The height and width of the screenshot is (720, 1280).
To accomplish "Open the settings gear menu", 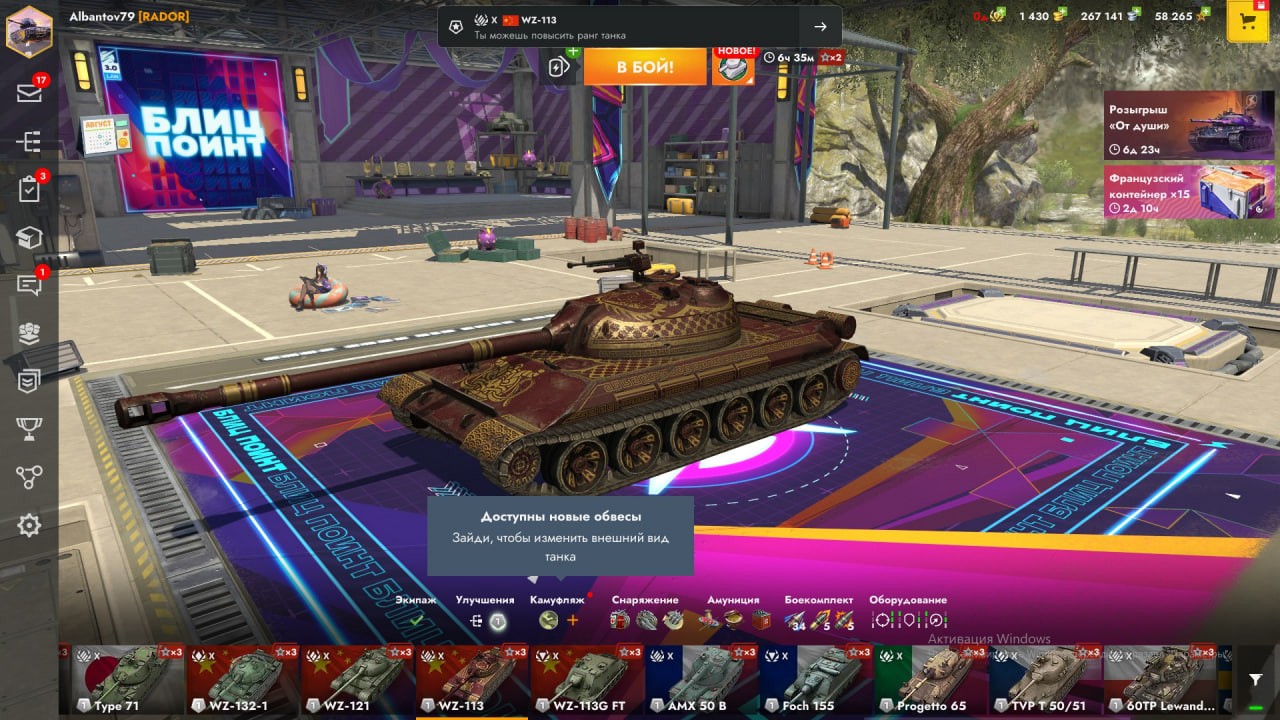I will [29, 525].
